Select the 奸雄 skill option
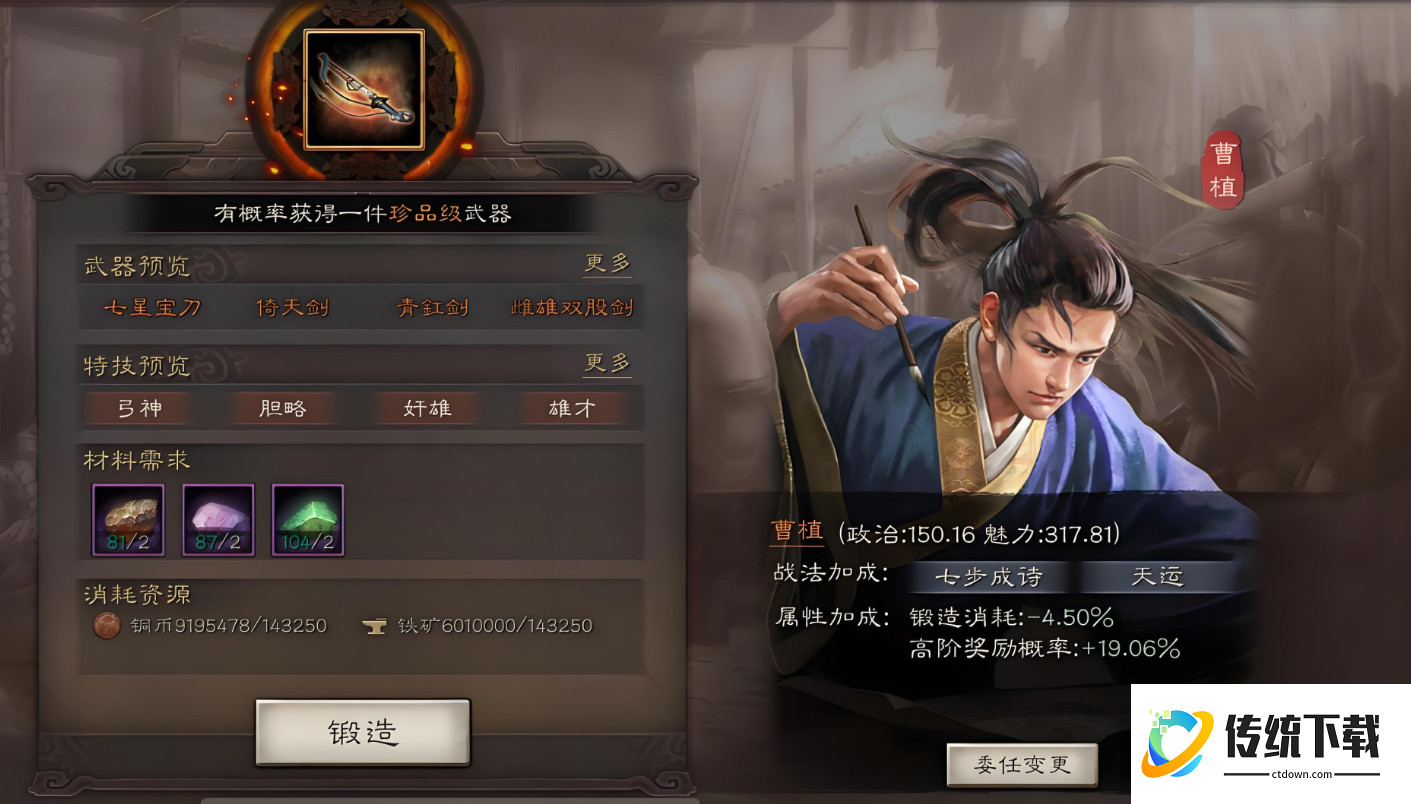This screenshot has width=1411, height=804. (427, 407)
